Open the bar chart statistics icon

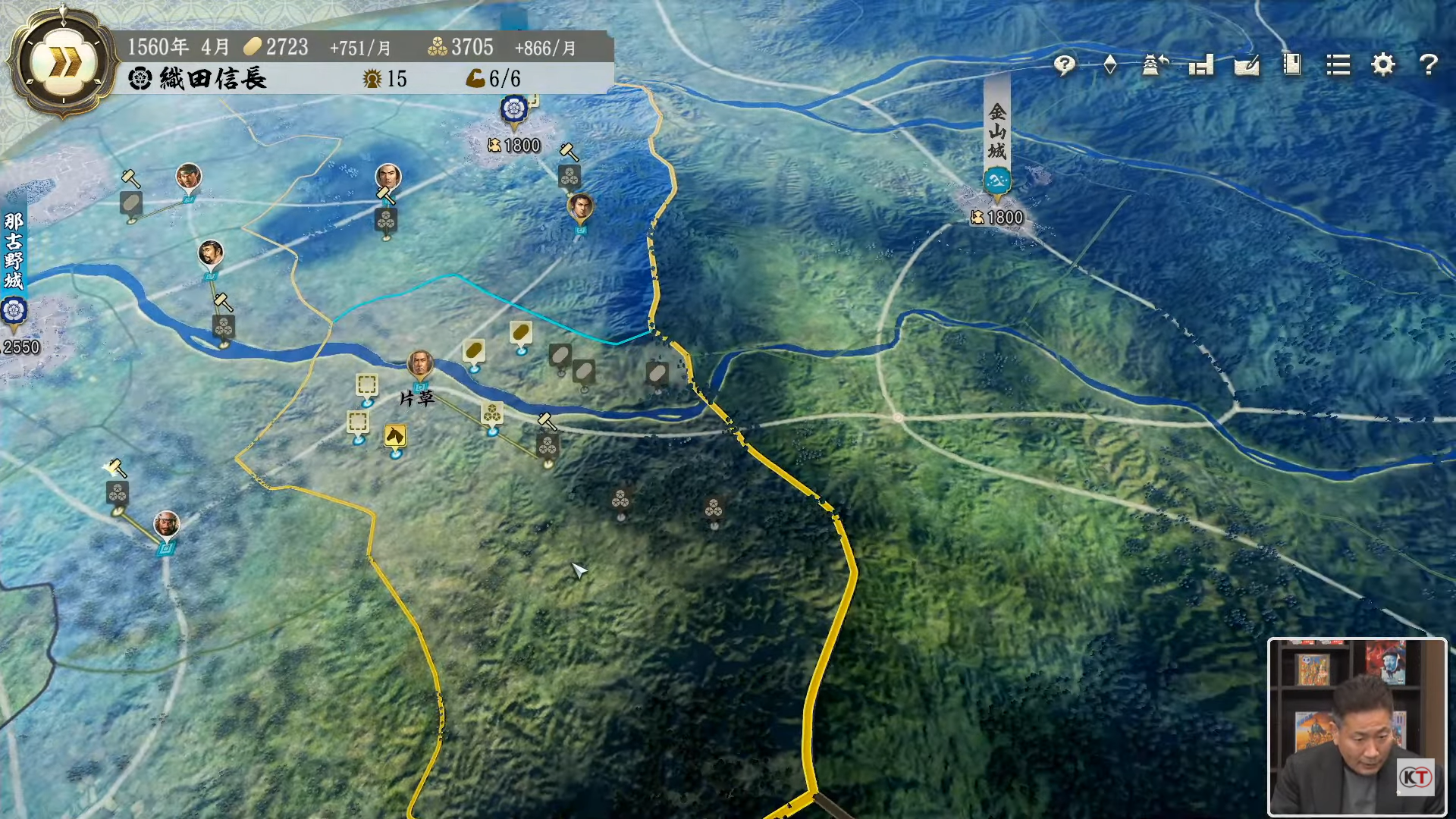(x=1201, y=65)
